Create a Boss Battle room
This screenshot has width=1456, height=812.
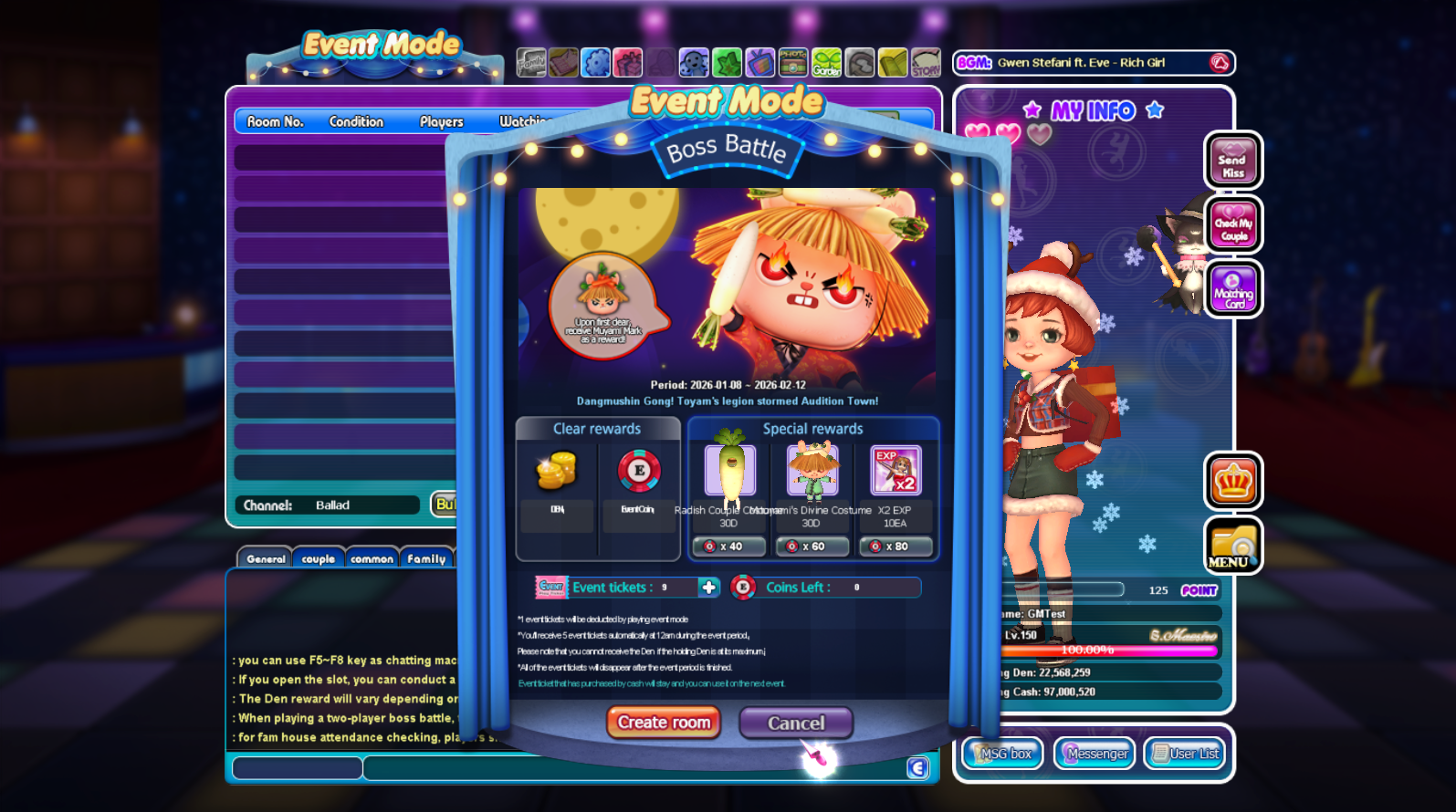point(664,723)
